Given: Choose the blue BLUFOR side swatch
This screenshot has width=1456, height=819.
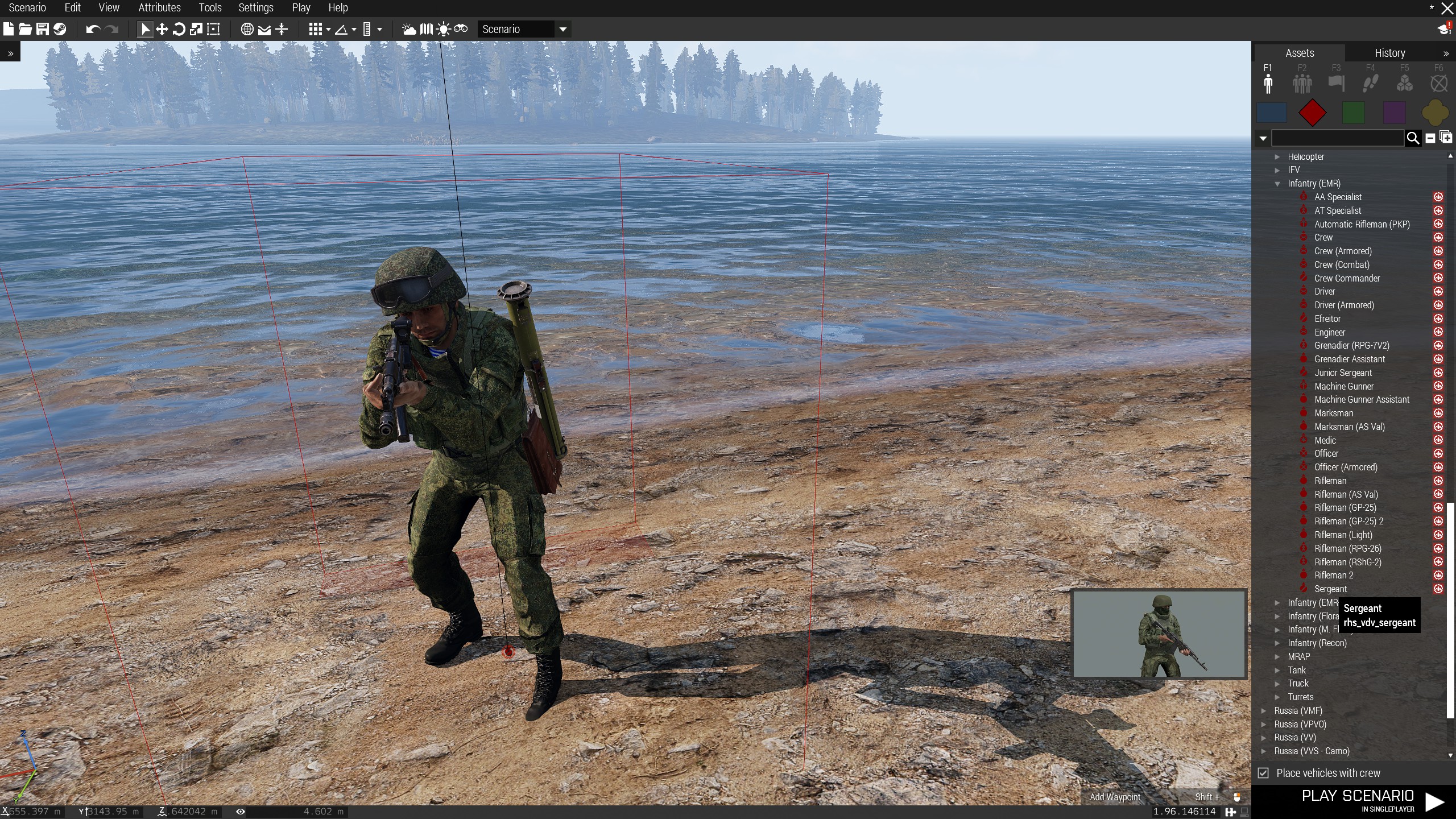Looking at the screenshot, I should tap(1272, 113).
